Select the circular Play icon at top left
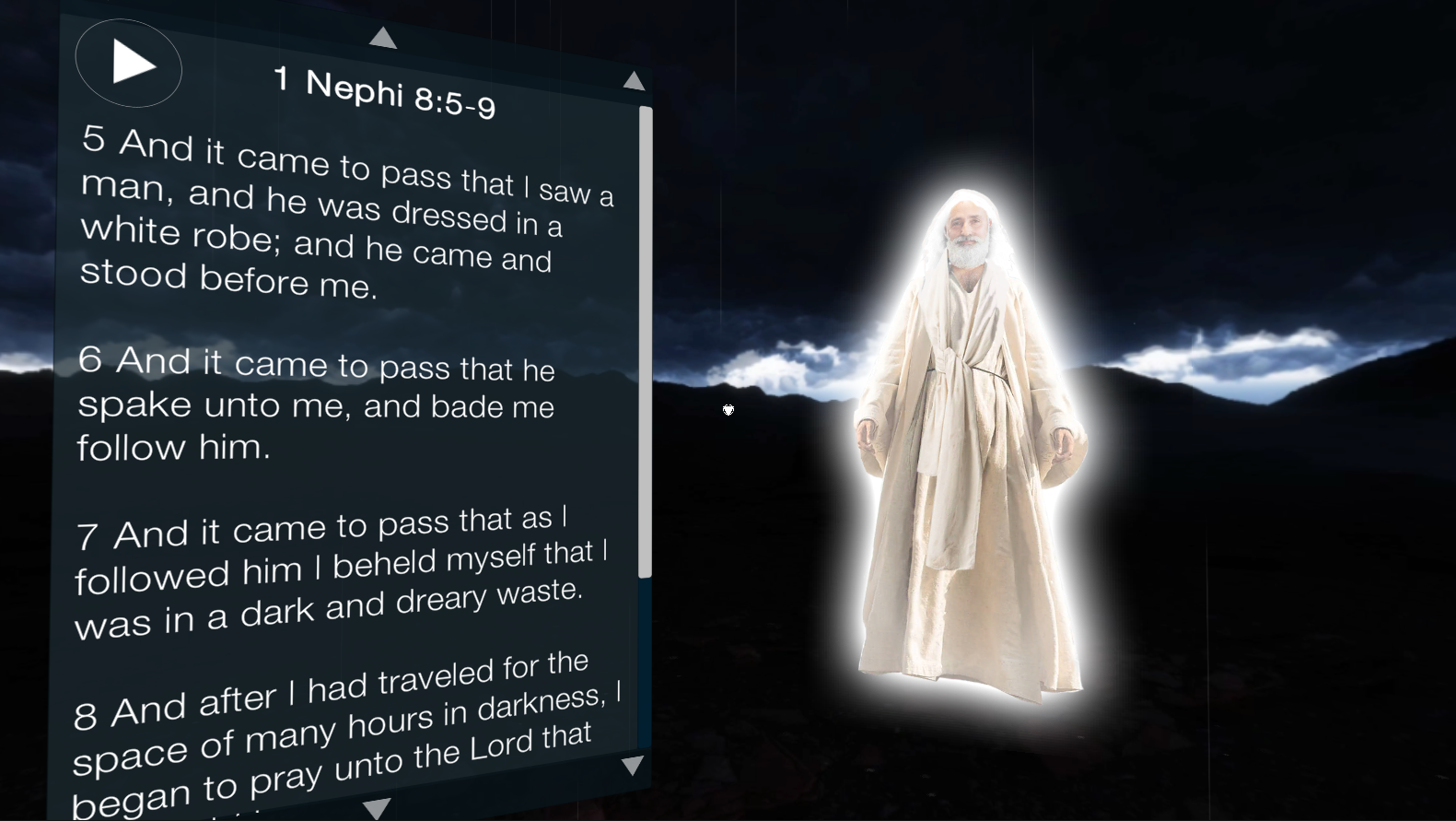This screenshot has width=1456, height=821. pyautogui.click(x=128, y=65)
